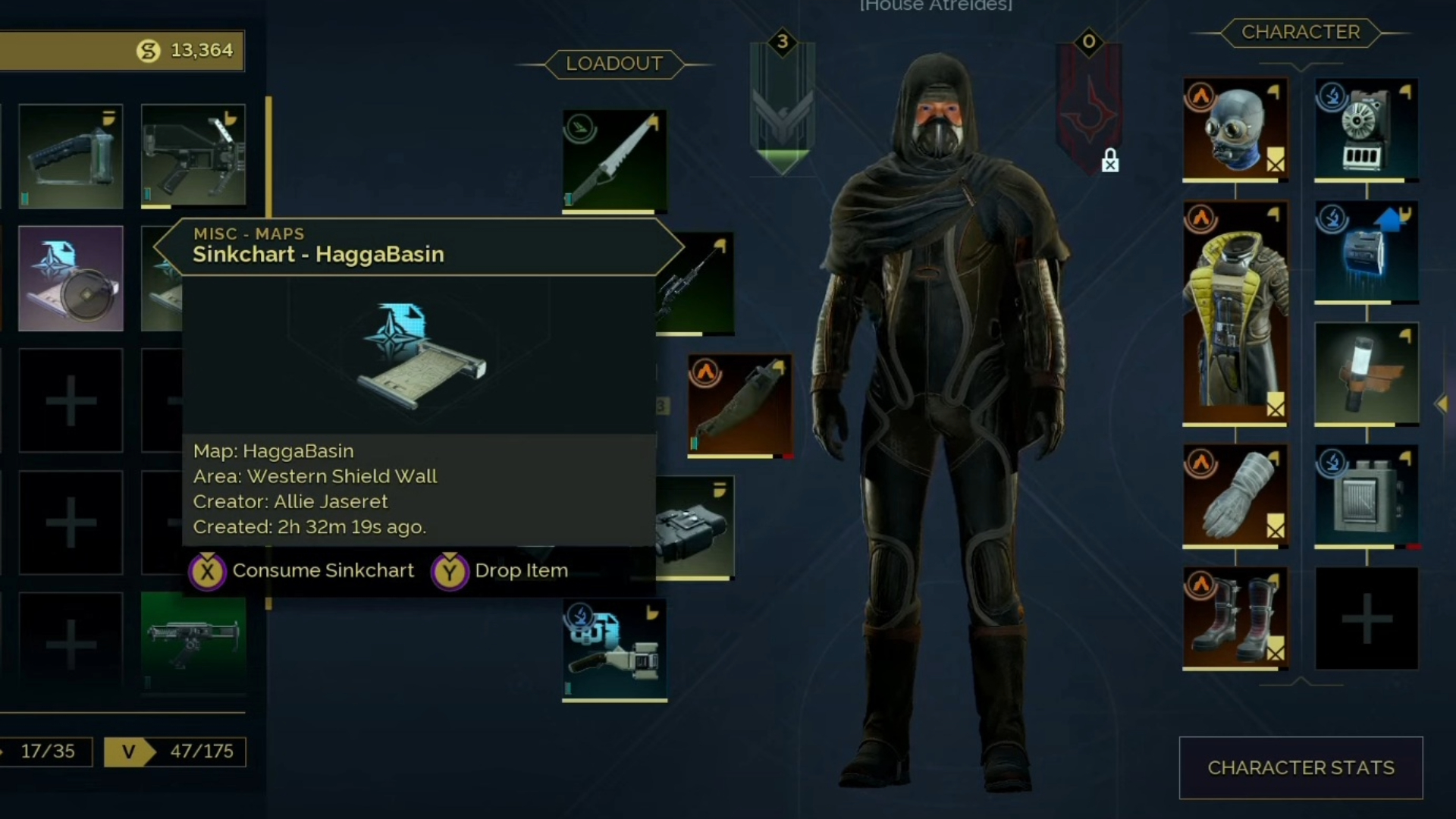The image size is (1456, 819).
Task: Choose the blue device with upgrade arrow
Action: [1366, 252]
